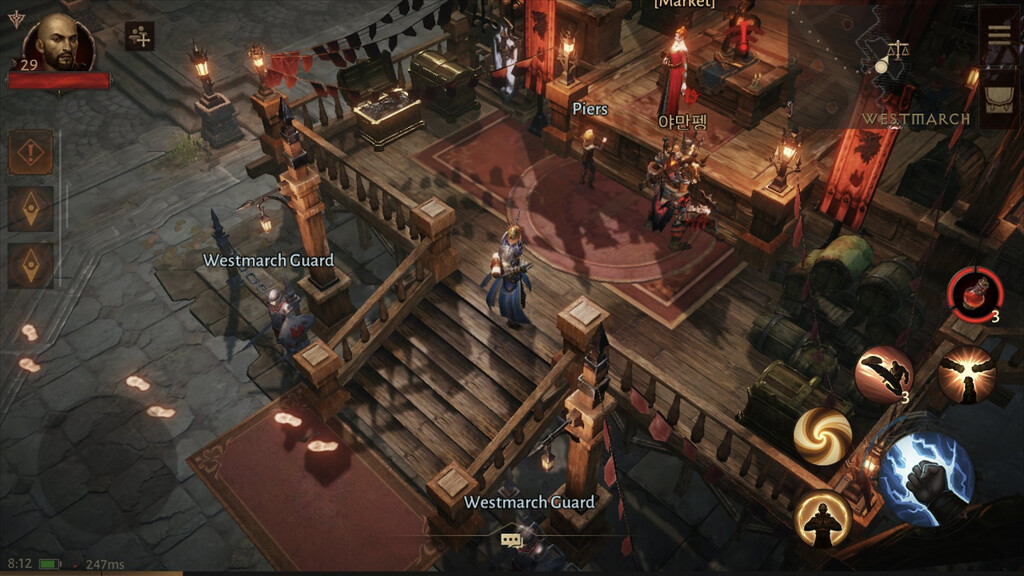Open the inventory bag
Image resolution: width=1024 pixels, height=576 pixels.
(x=998, y=96)
